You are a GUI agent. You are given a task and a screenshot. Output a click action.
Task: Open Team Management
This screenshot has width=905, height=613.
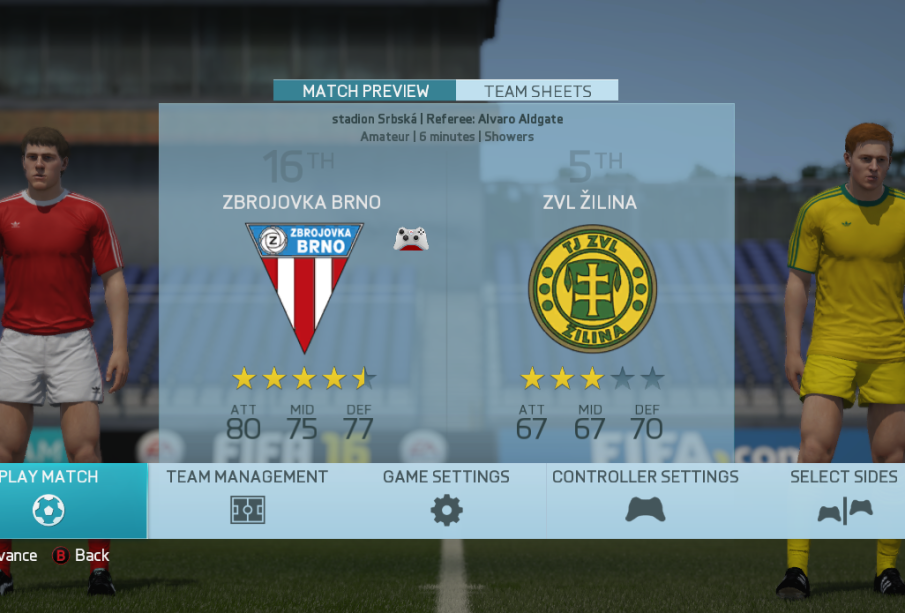click(x=247, y=499)
